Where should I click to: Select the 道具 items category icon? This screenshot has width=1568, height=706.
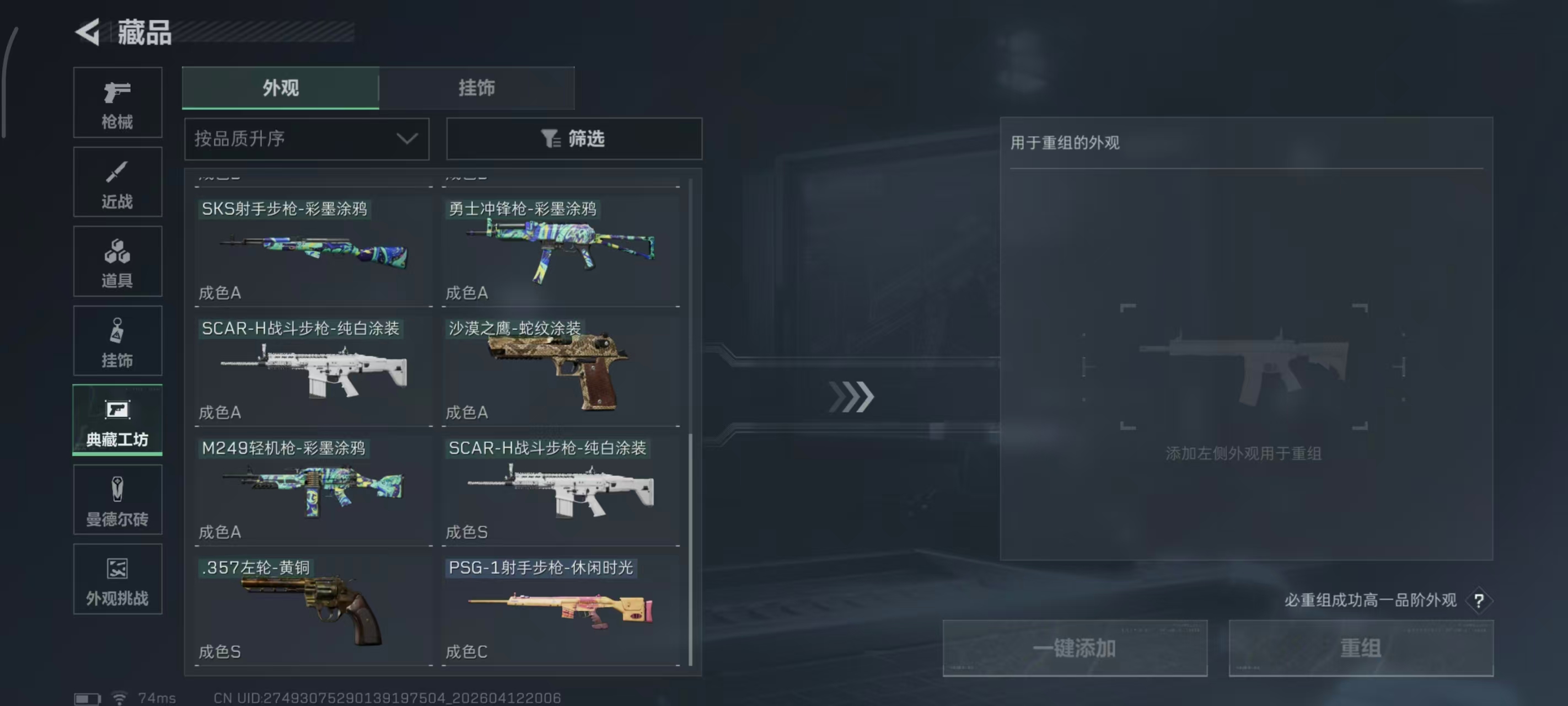pyautogui.click(x=117, y=261)
